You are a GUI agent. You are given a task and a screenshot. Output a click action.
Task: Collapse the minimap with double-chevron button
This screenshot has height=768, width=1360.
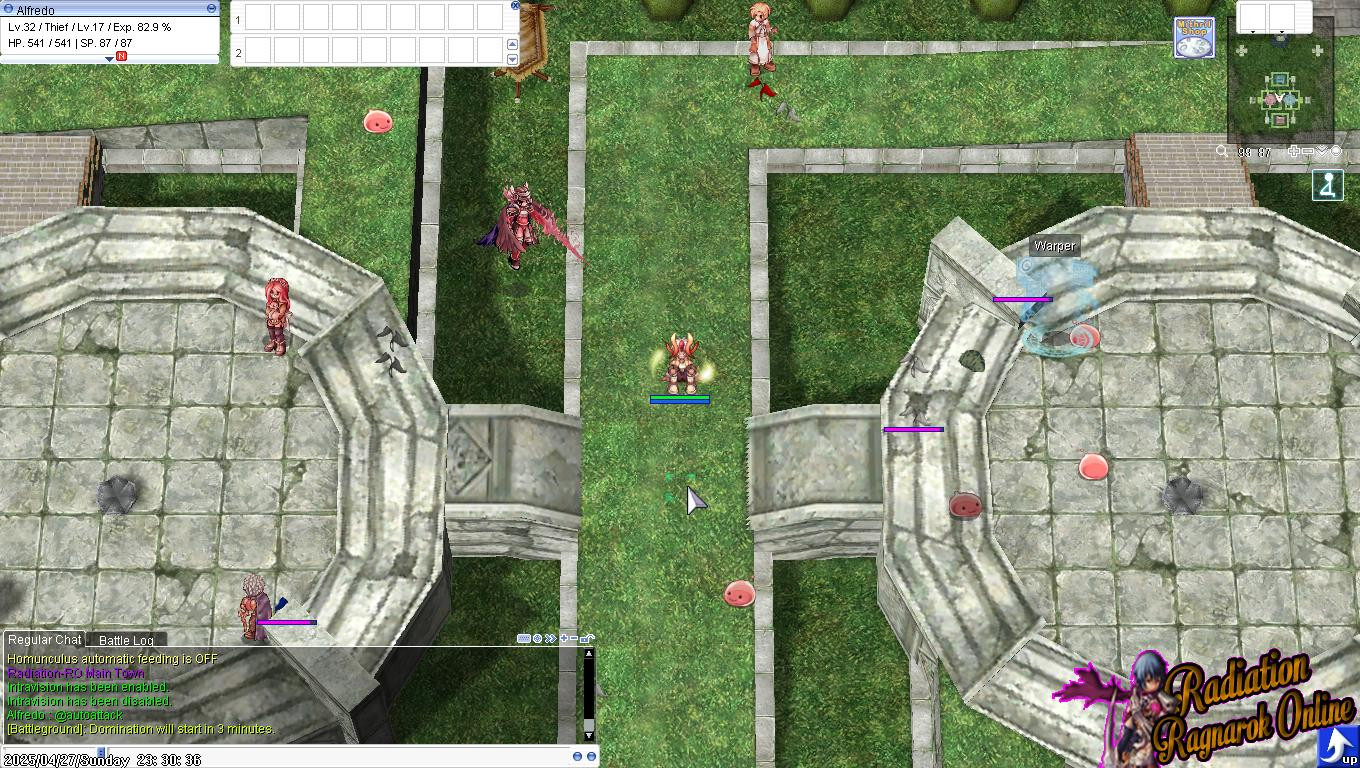pos(1322,152)
